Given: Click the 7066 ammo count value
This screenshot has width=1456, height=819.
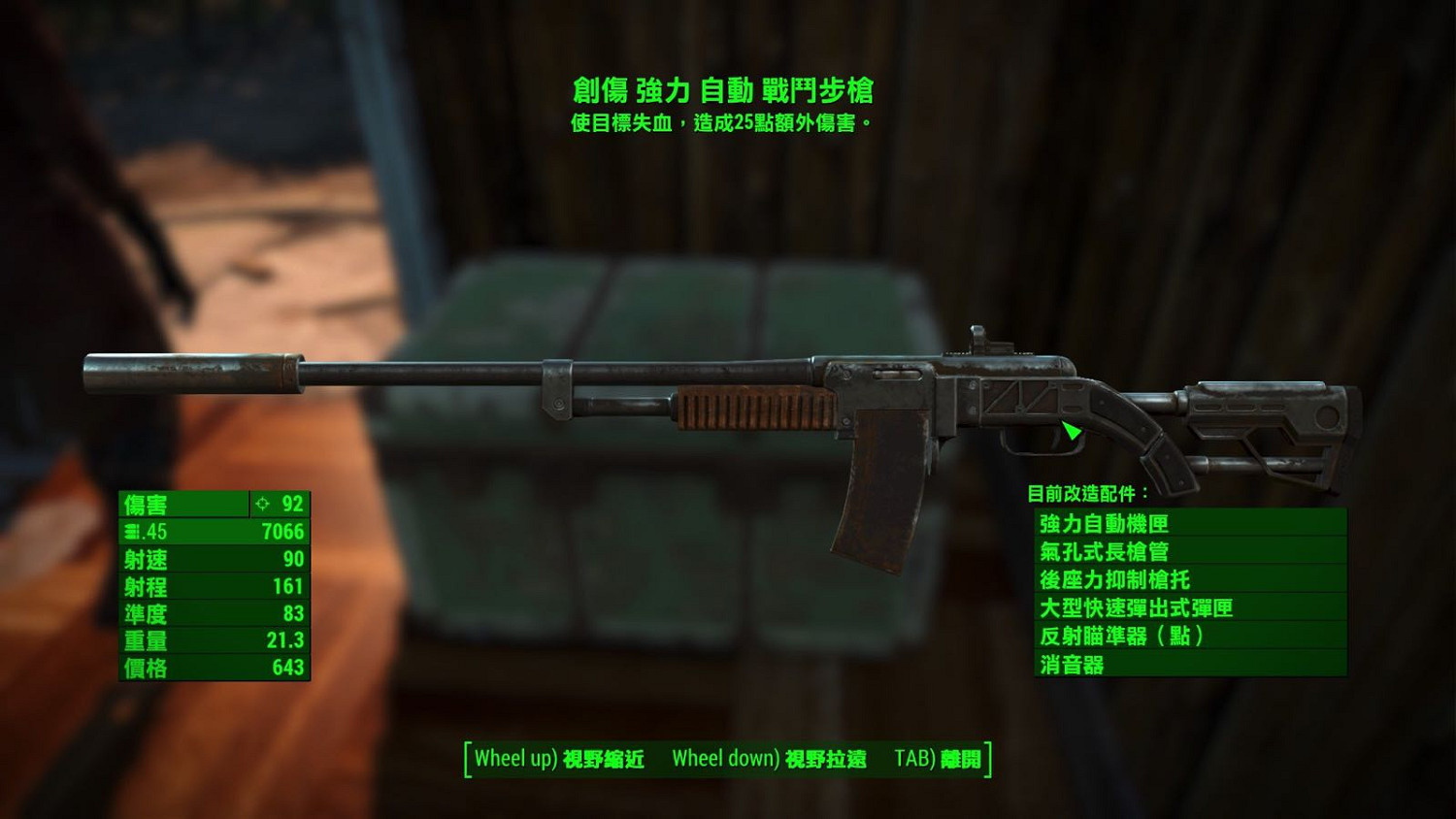Looking at the screenshot, I should tap(282, 532).
